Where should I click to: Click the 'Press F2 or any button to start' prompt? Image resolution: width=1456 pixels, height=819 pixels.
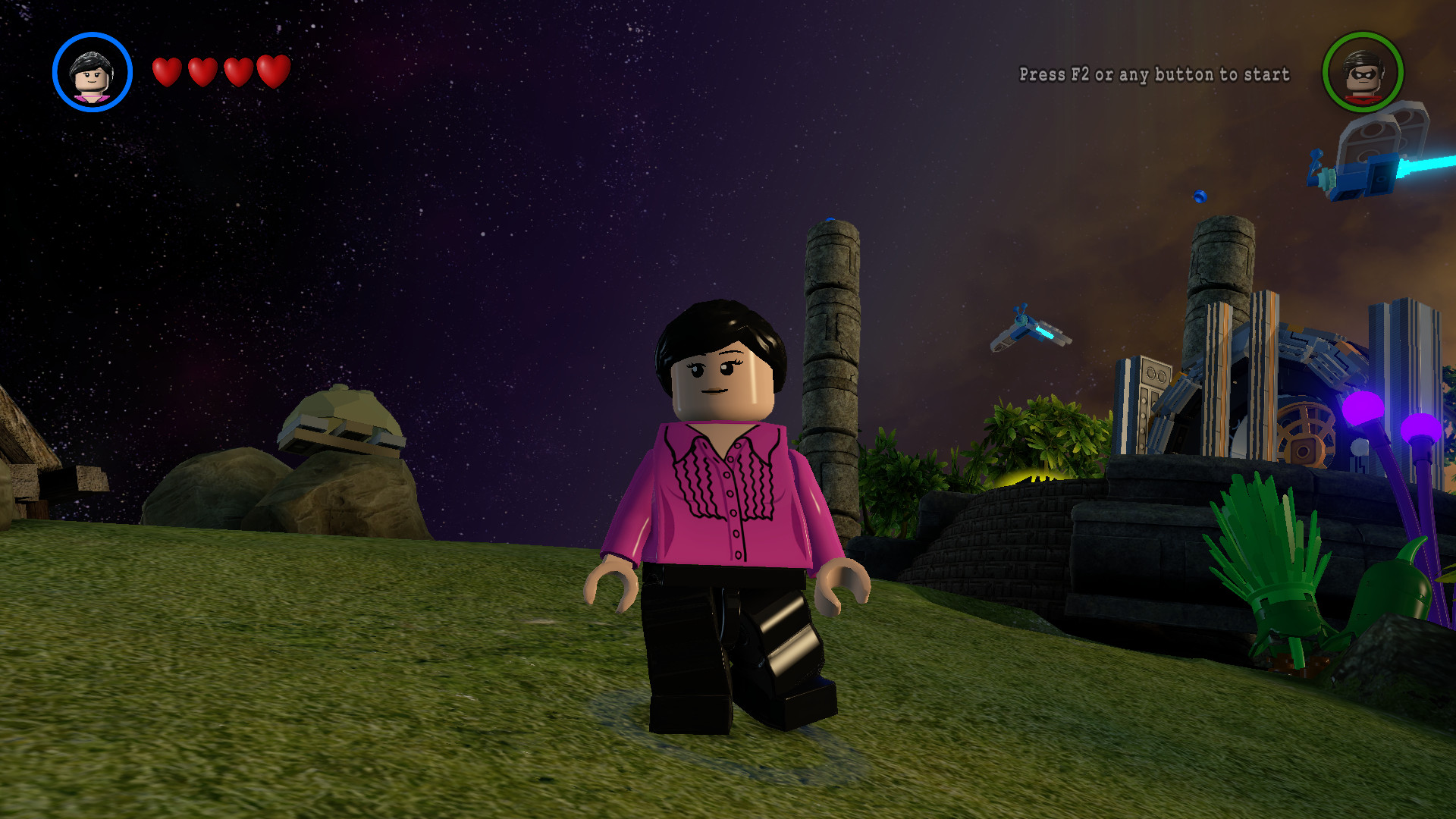1153,75
